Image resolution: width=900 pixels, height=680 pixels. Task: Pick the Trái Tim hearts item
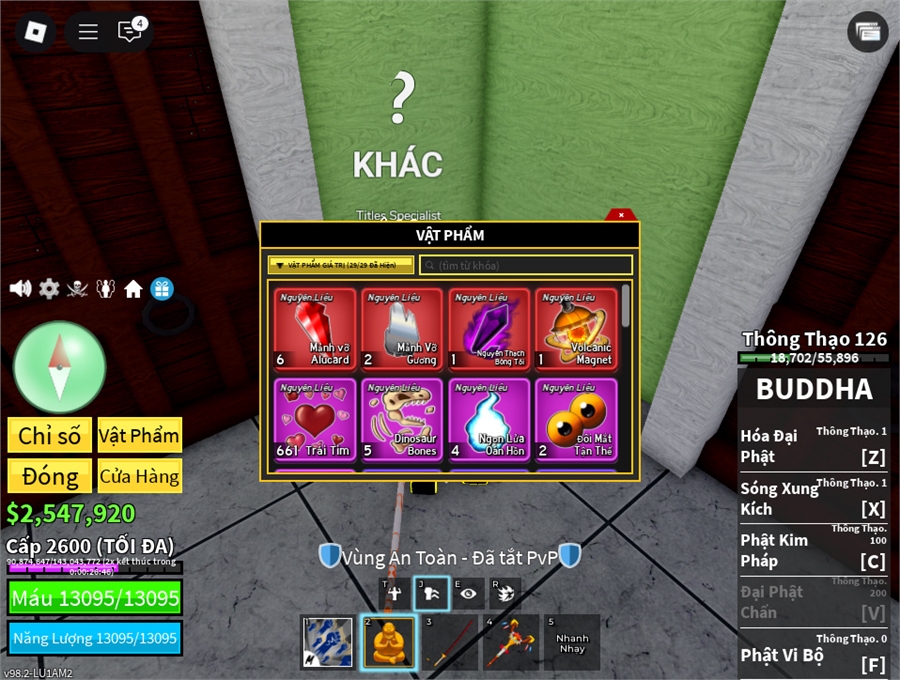(315, 419)
